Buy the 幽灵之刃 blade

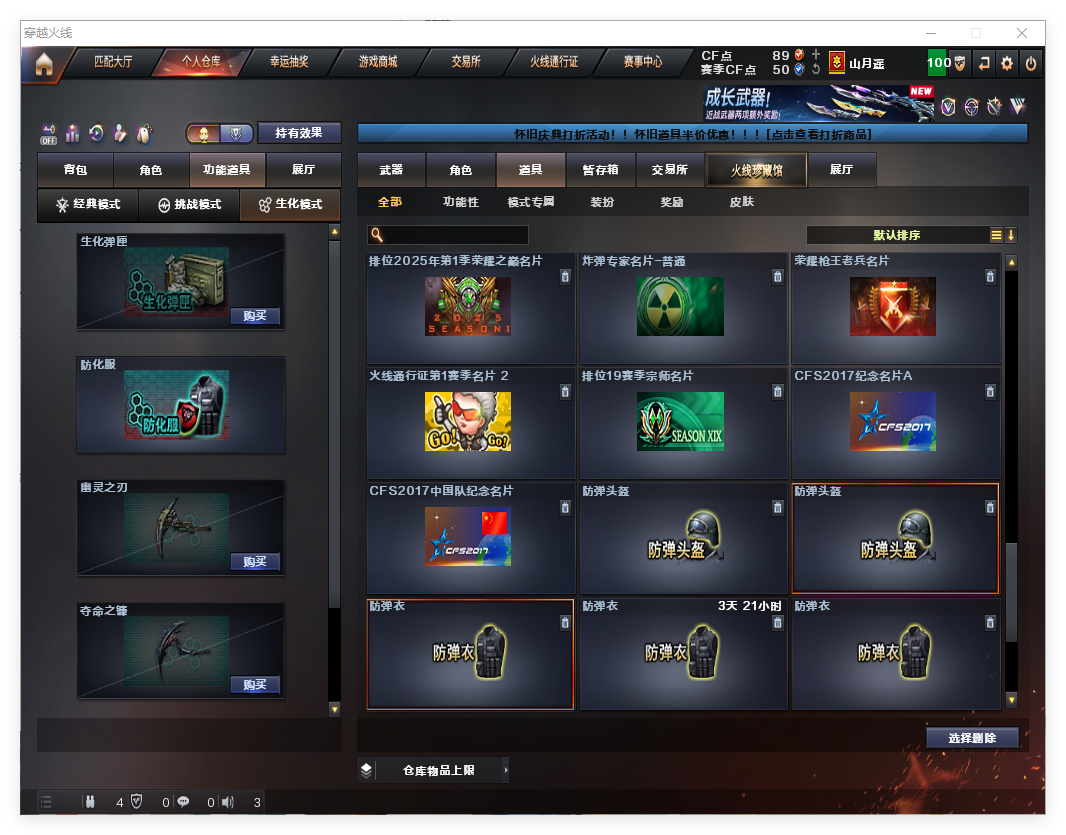tap(254, 562)
